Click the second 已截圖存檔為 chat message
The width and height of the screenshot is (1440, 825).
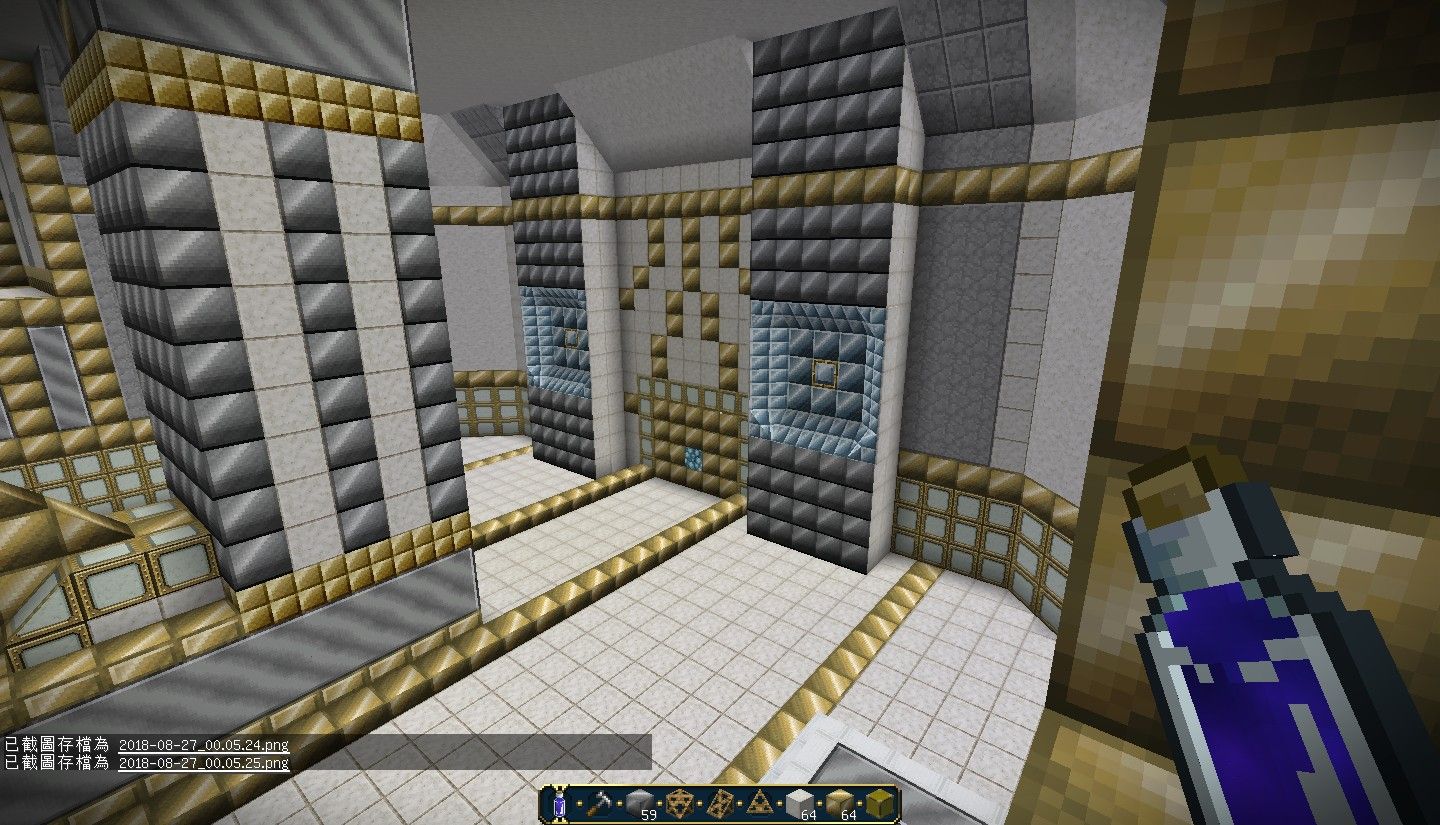tap(55, 764)
